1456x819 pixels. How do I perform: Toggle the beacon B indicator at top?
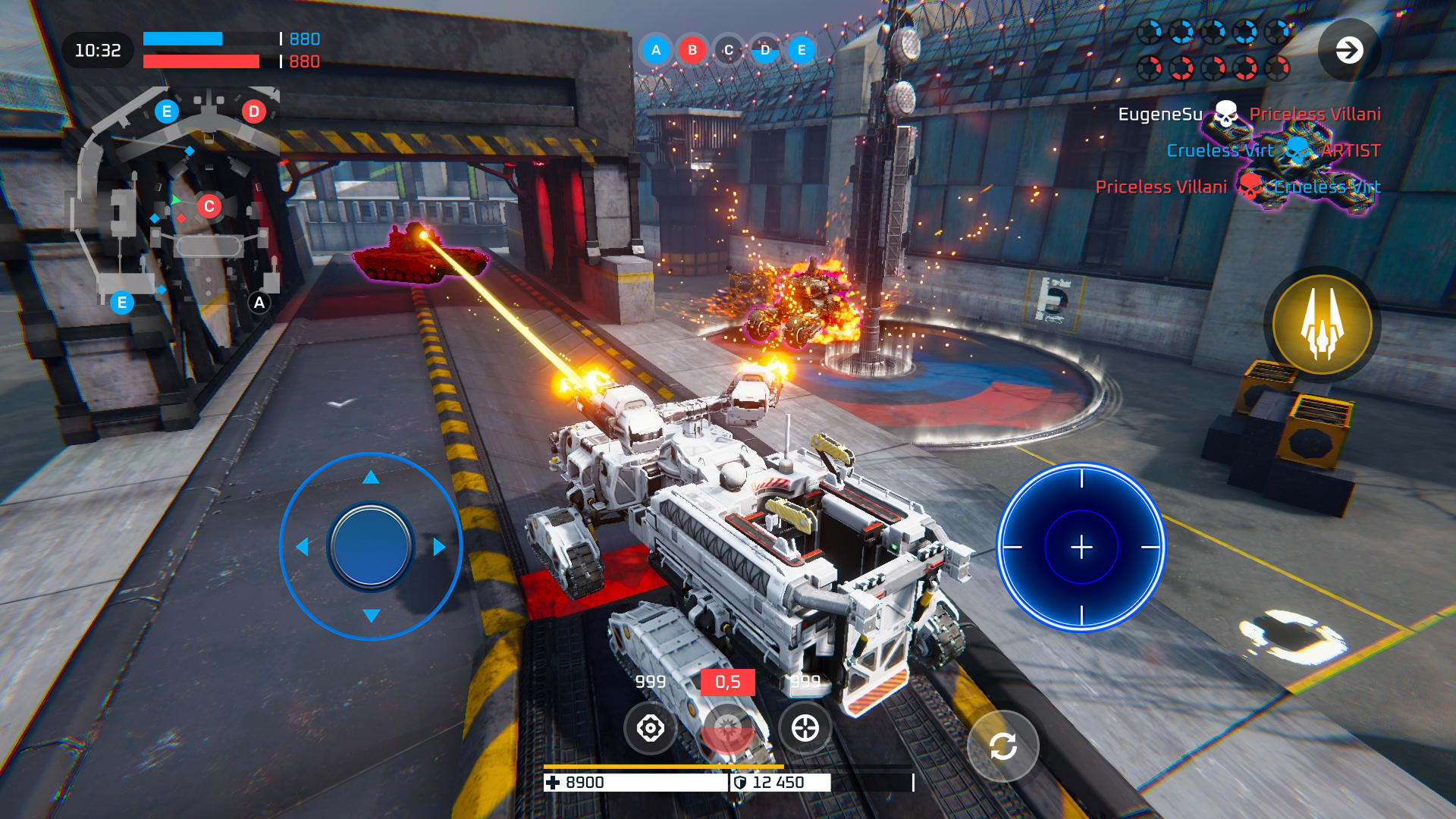tap(691, 51)
